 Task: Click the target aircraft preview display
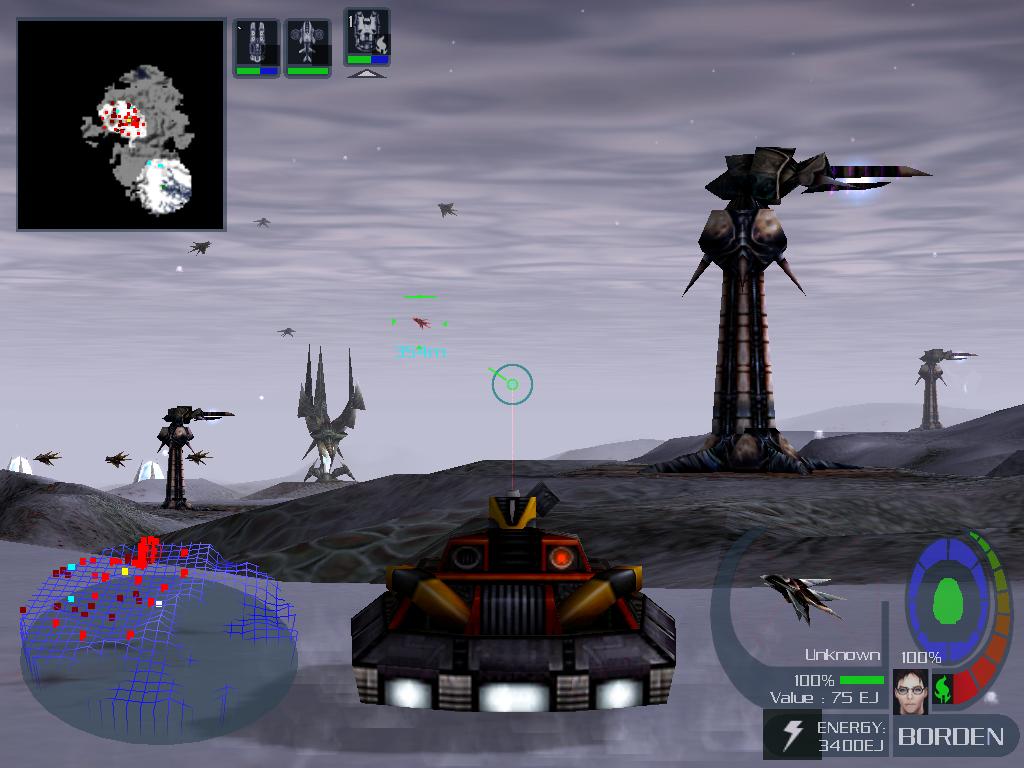pos(802,597)
